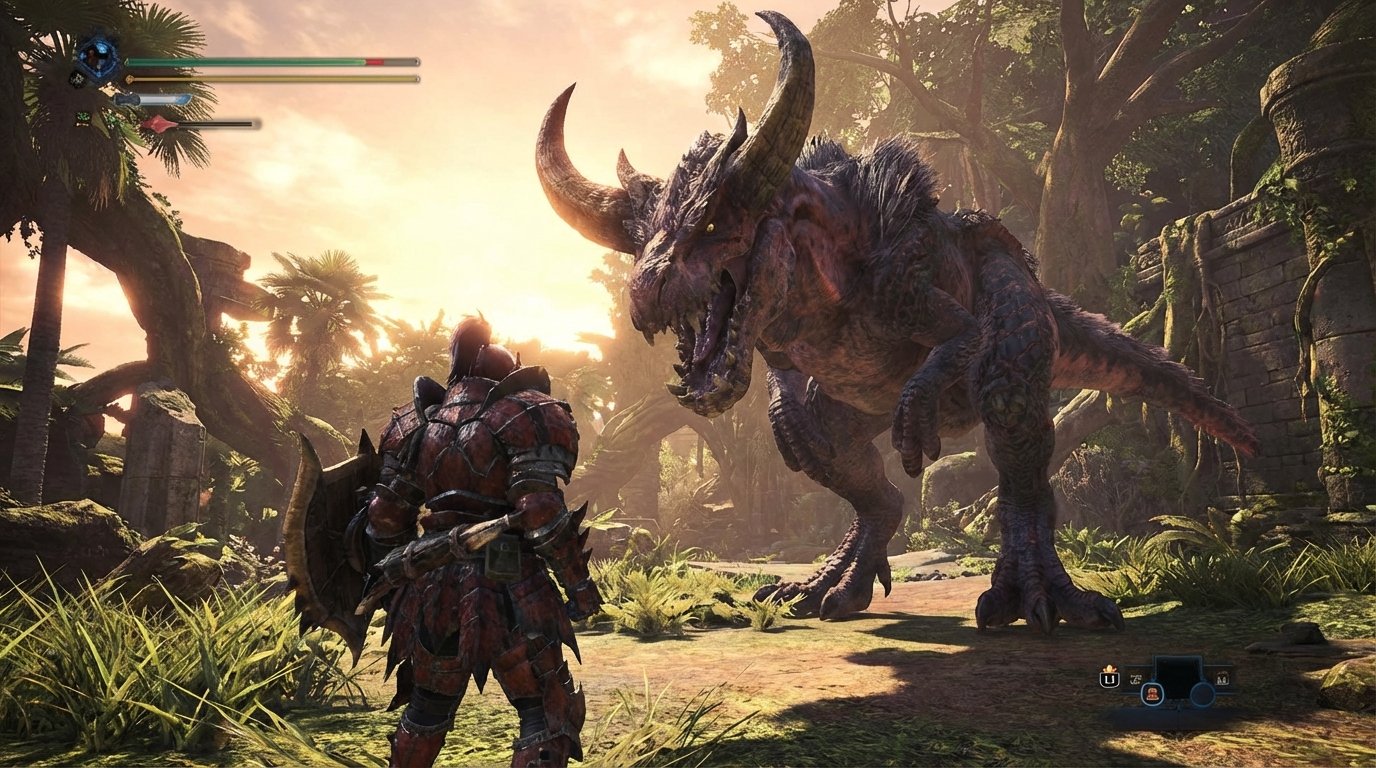Expand the item bar selection window
This screenshot has height=768, width=1376.
1178,677
